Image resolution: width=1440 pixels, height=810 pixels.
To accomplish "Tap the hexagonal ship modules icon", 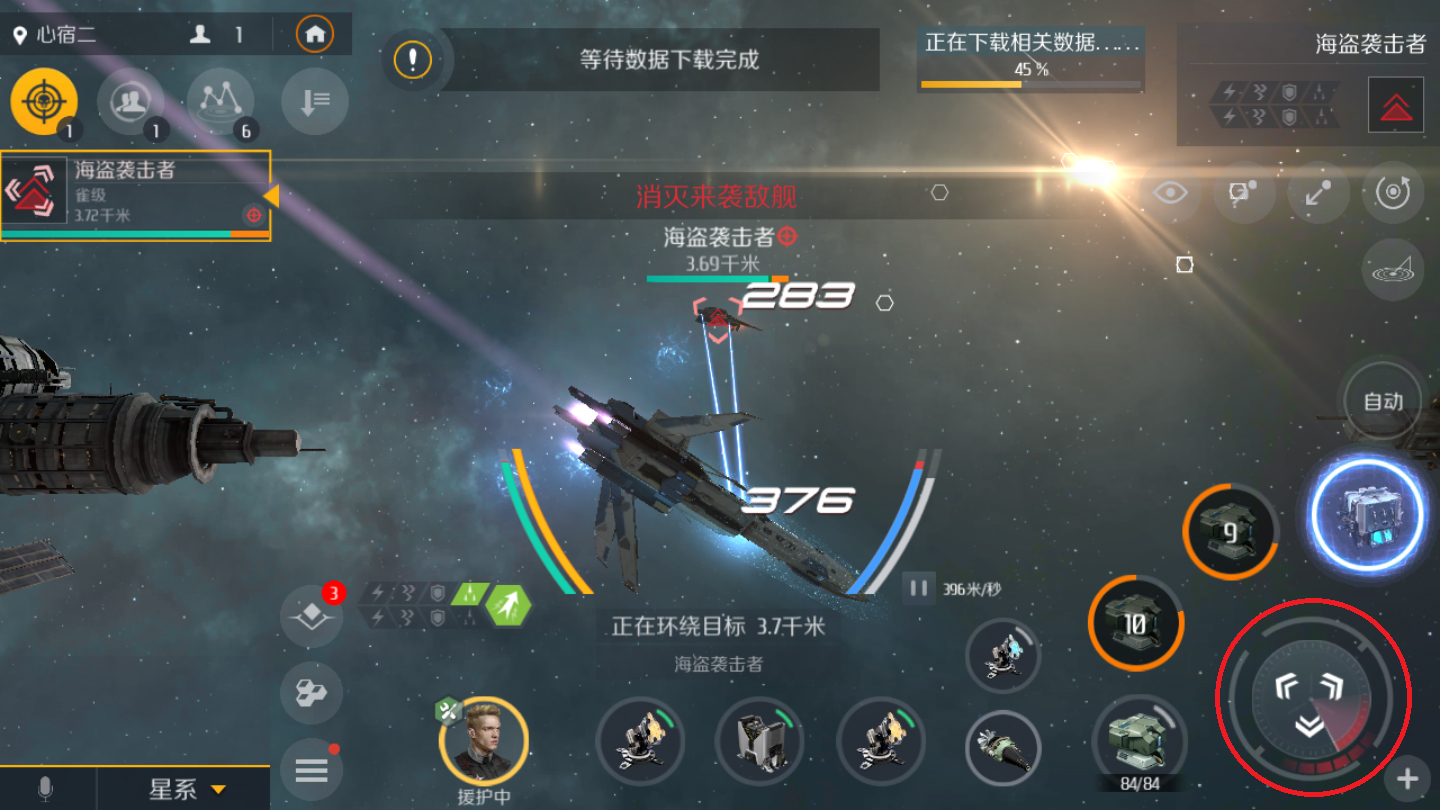I will point(311,693).
